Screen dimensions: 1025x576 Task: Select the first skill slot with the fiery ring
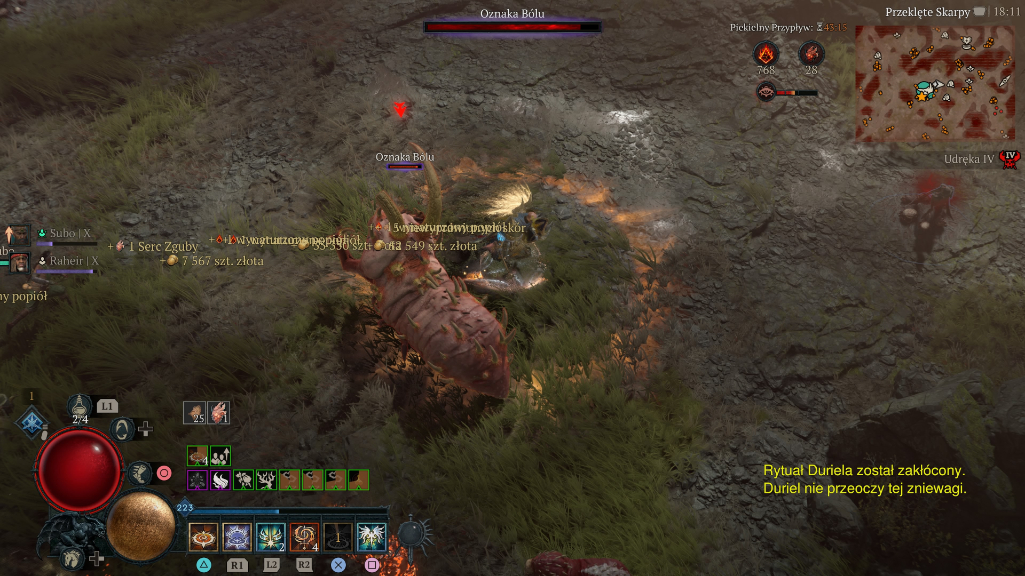coord(203,537)
